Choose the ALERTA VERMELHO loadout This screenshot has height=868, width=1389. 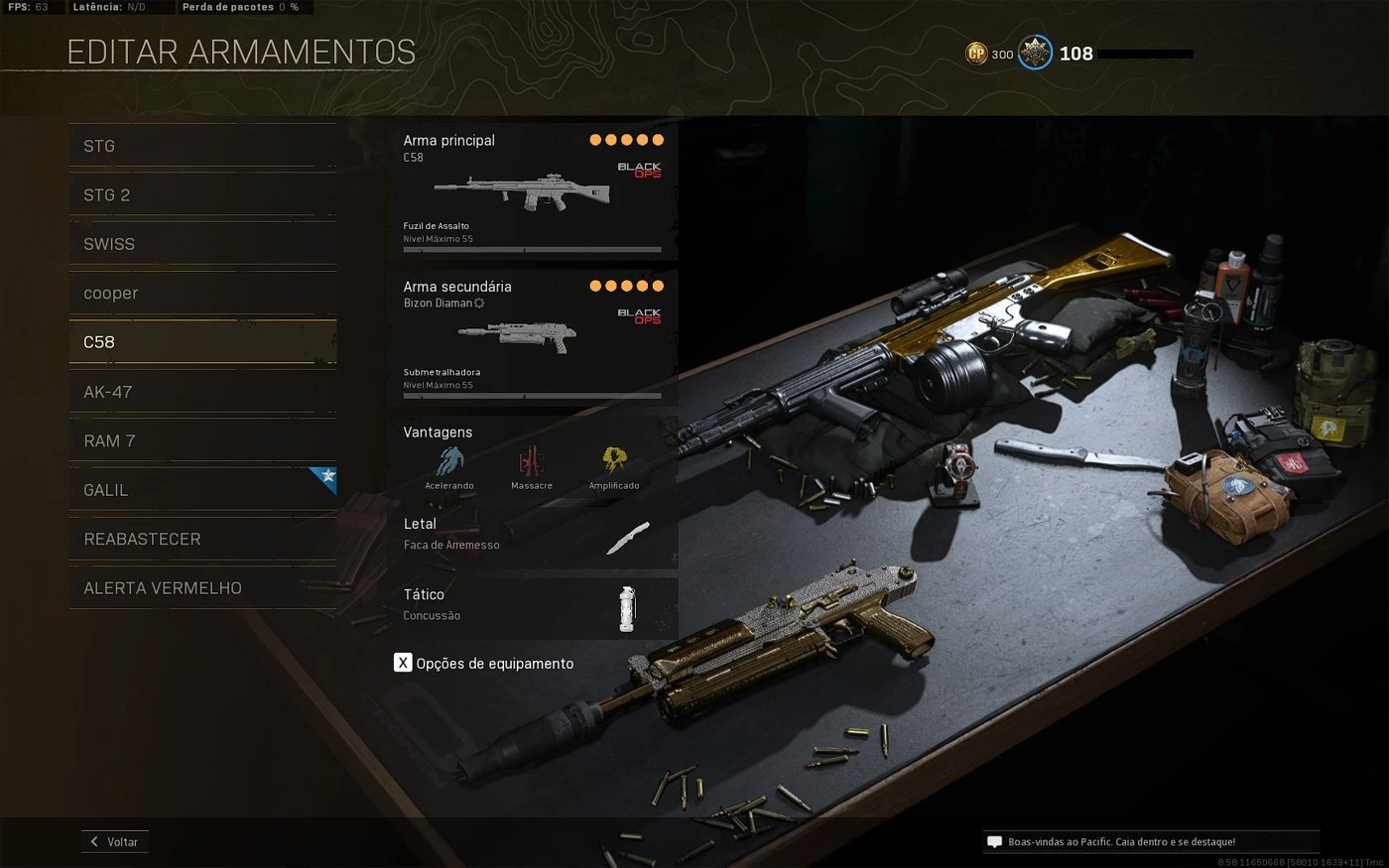point(202,588)
